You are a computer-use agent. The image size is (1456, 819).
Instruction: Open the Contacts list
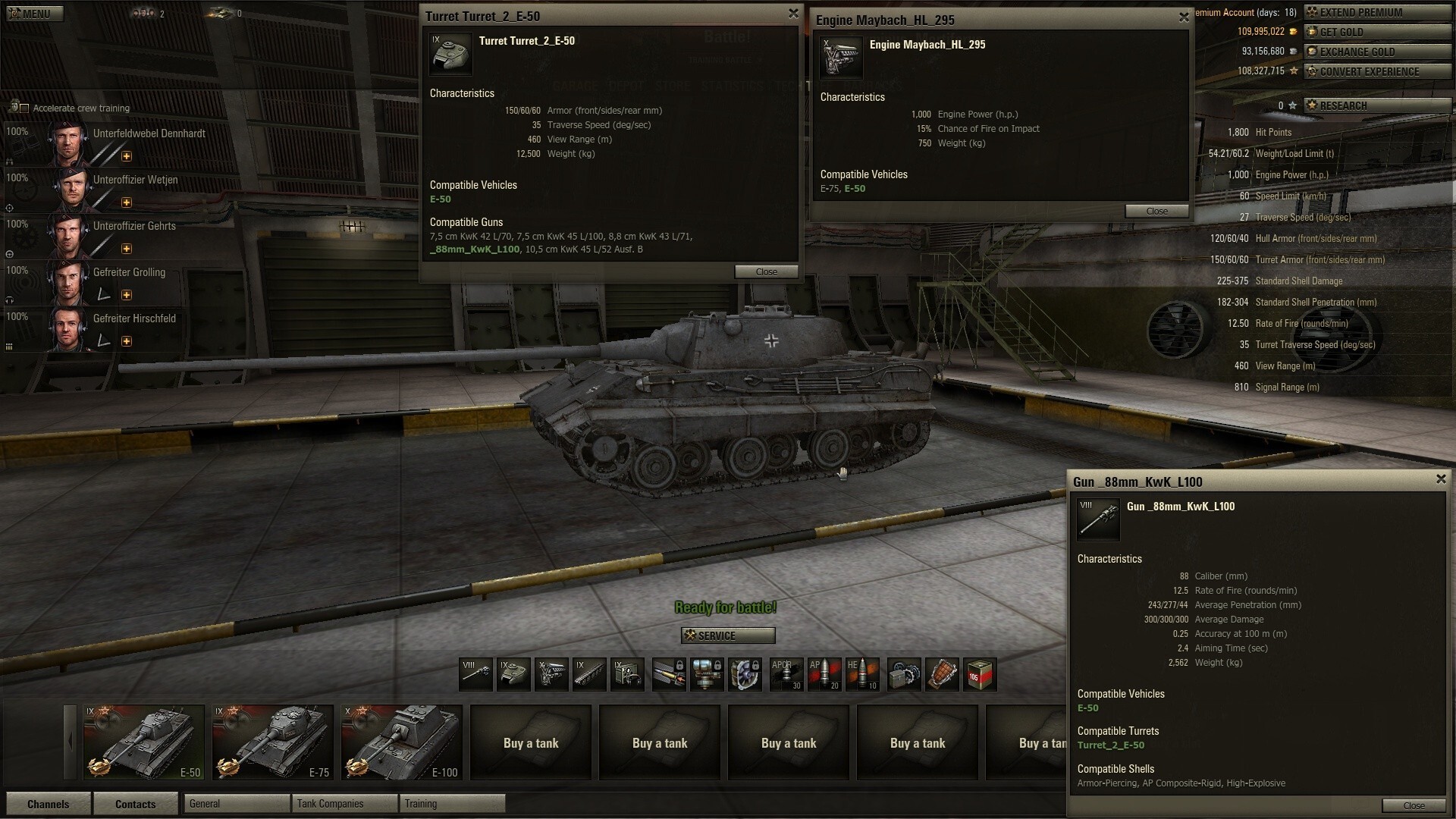pyautogui.click(x=135, y=804)
